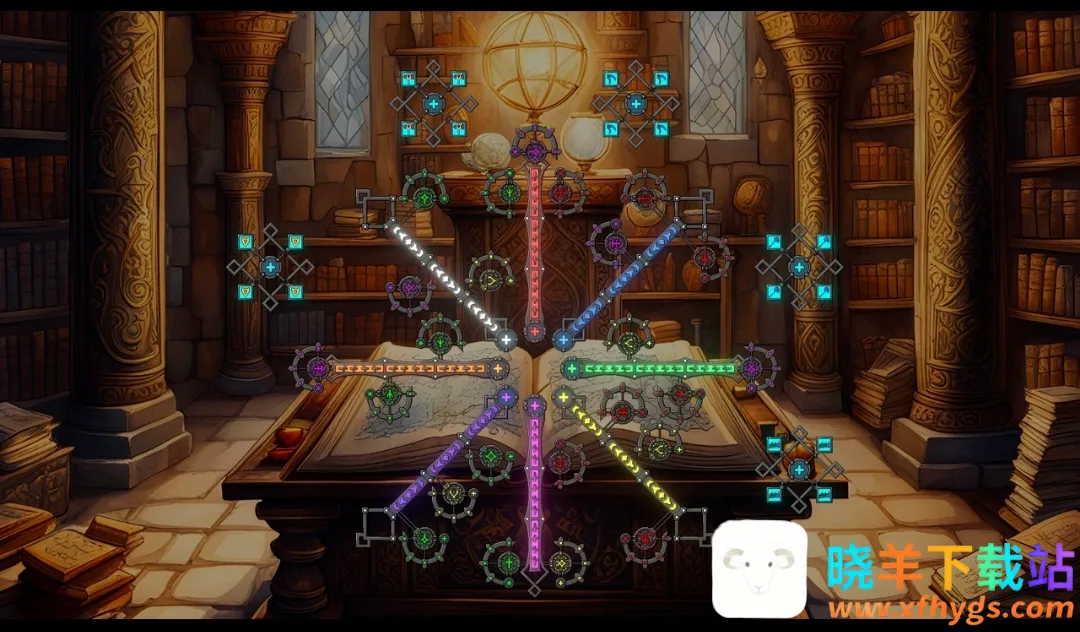The image size is (1080, 632).
Task: Open the cyan plus node among the shield icons
Action: [x=270, y=267]
